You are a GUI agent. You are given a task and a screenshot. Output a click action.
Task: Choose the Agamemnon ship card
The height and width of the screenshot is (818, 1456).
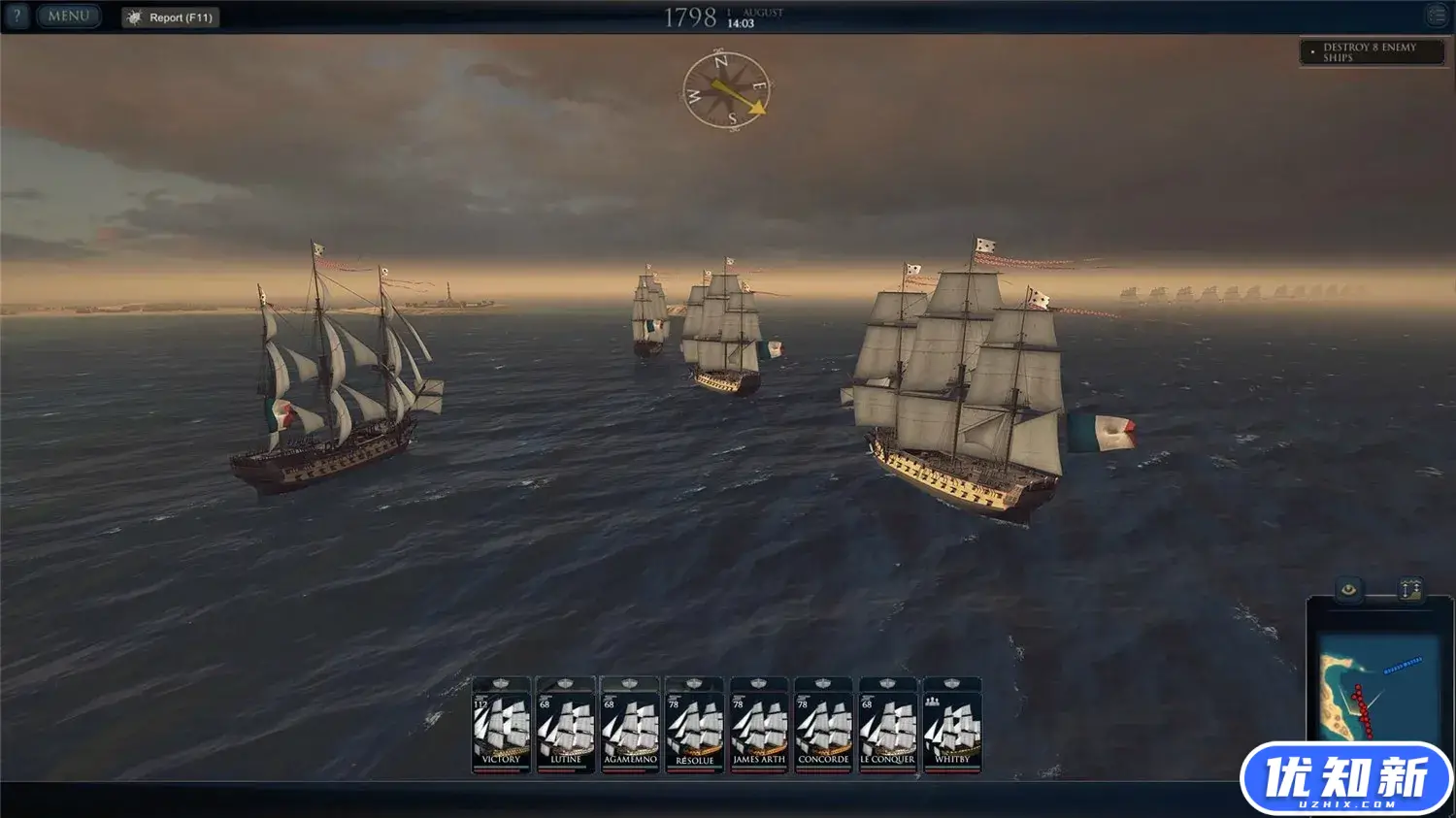point(630,725)
